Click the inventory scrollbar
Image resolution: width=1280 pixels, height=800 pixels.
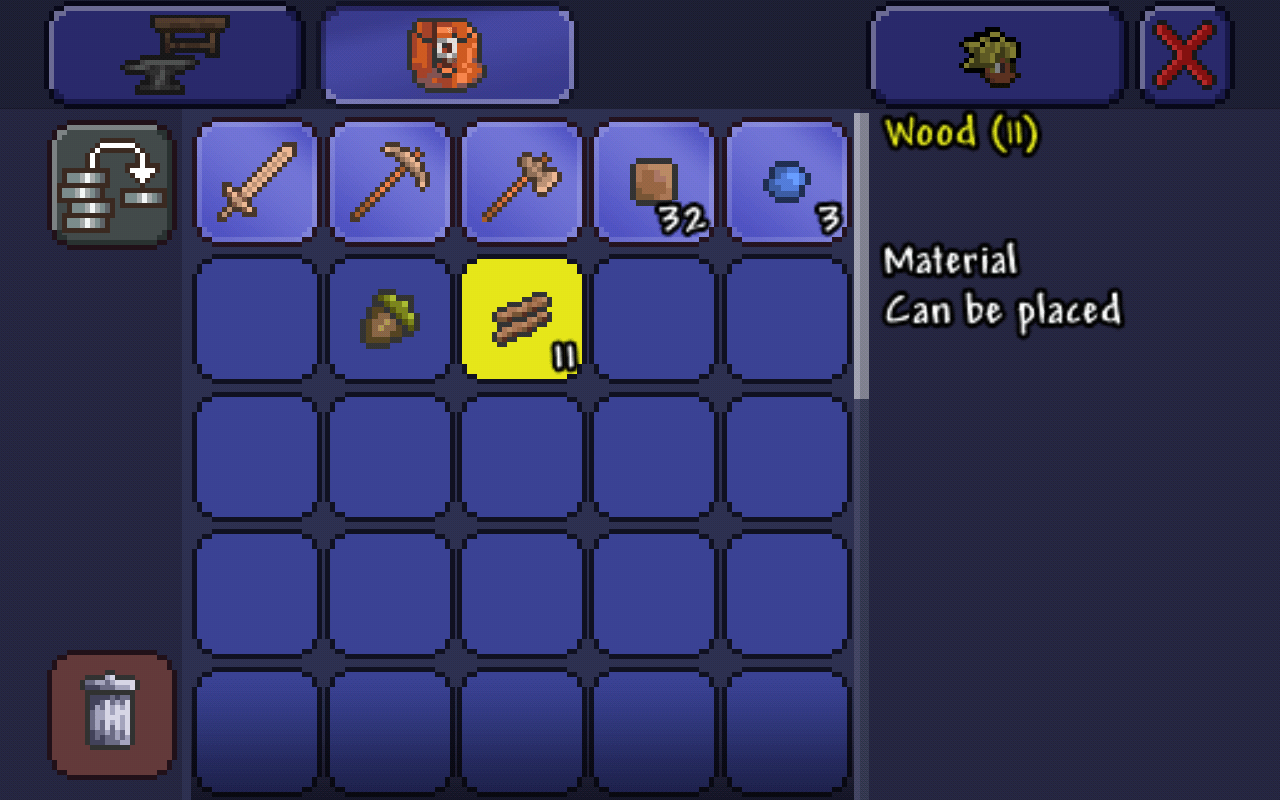coord(861,256)
